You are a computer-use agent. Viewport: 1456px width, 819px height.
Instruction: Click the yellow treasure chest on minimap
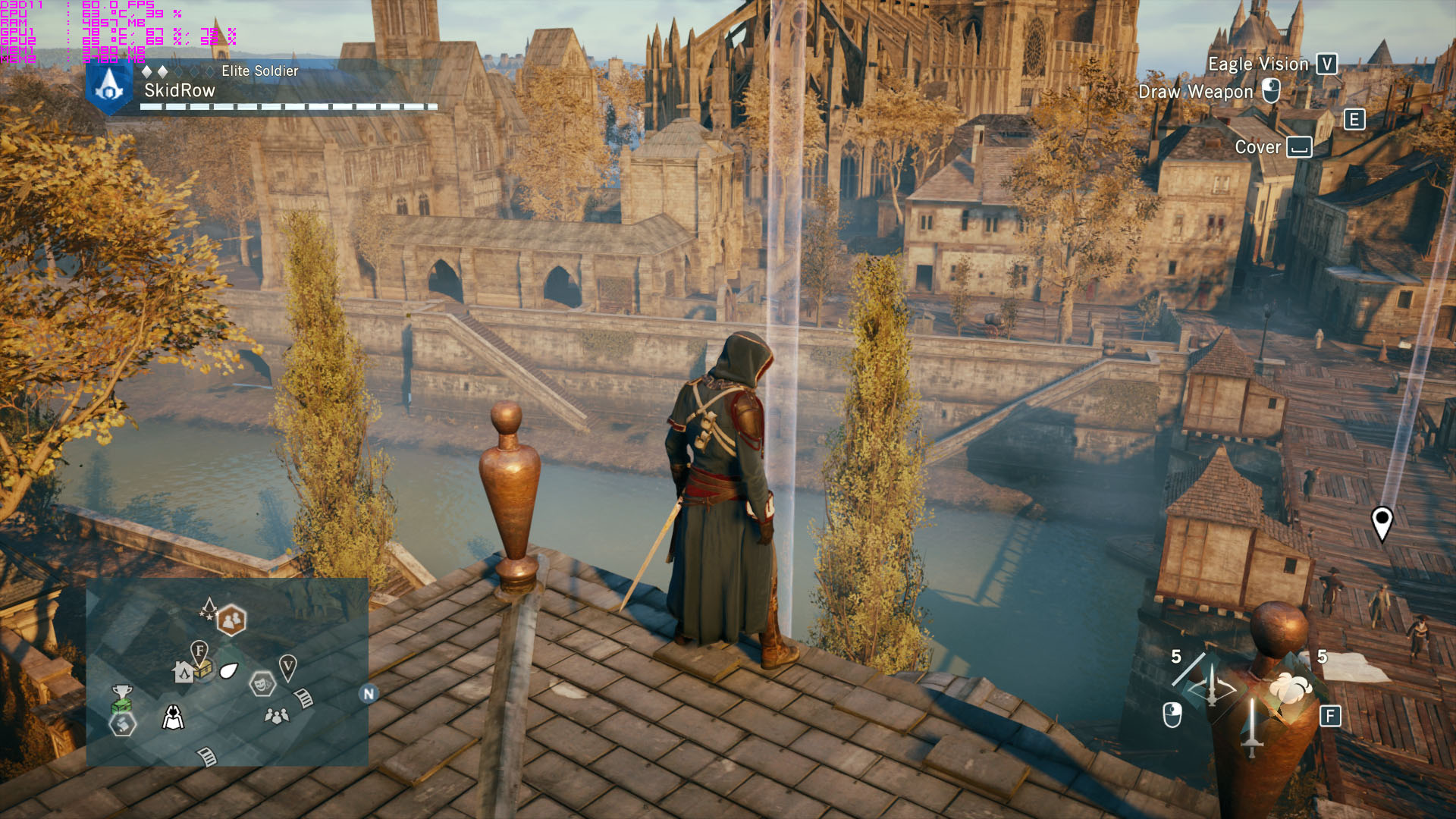point(202,670)
